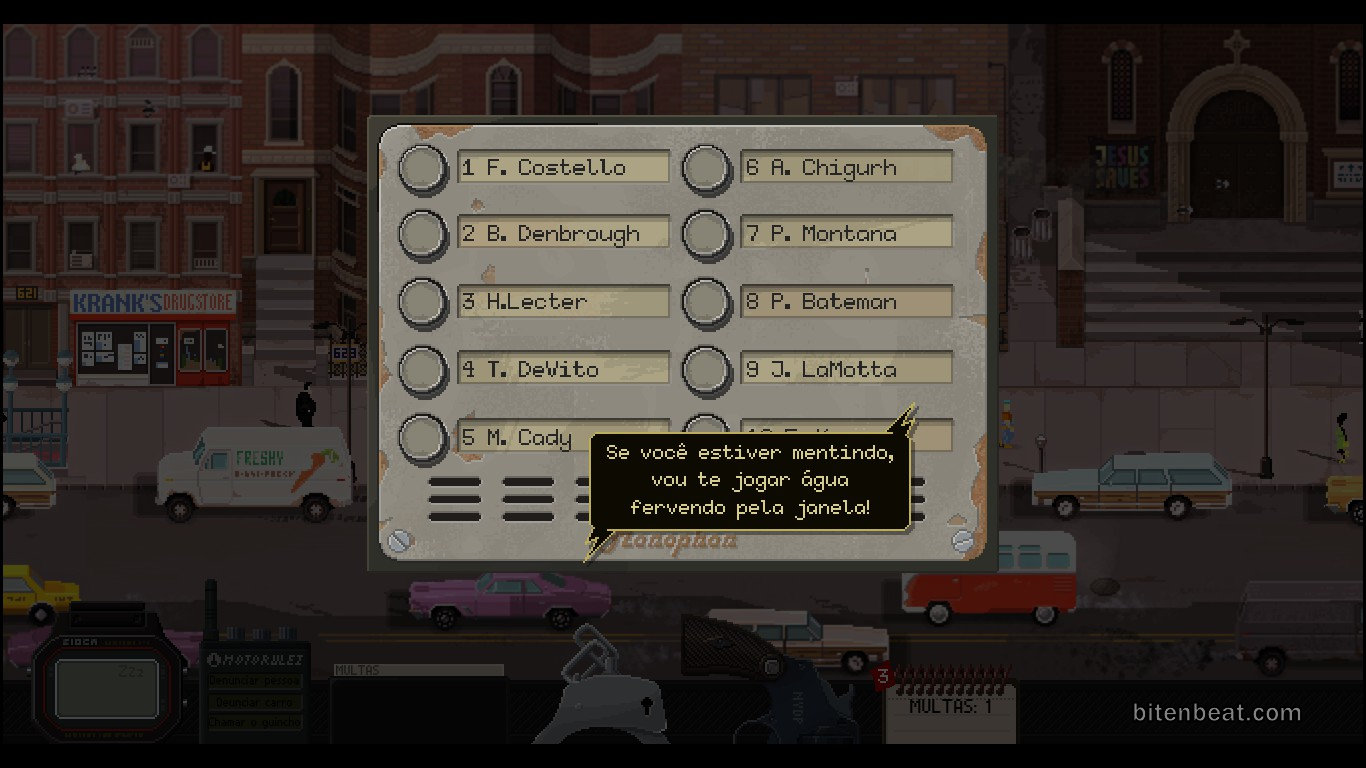Screen dimensions: 1366x768
Task: Ring the buzzer for A. Chigurh
Action: 707,168
